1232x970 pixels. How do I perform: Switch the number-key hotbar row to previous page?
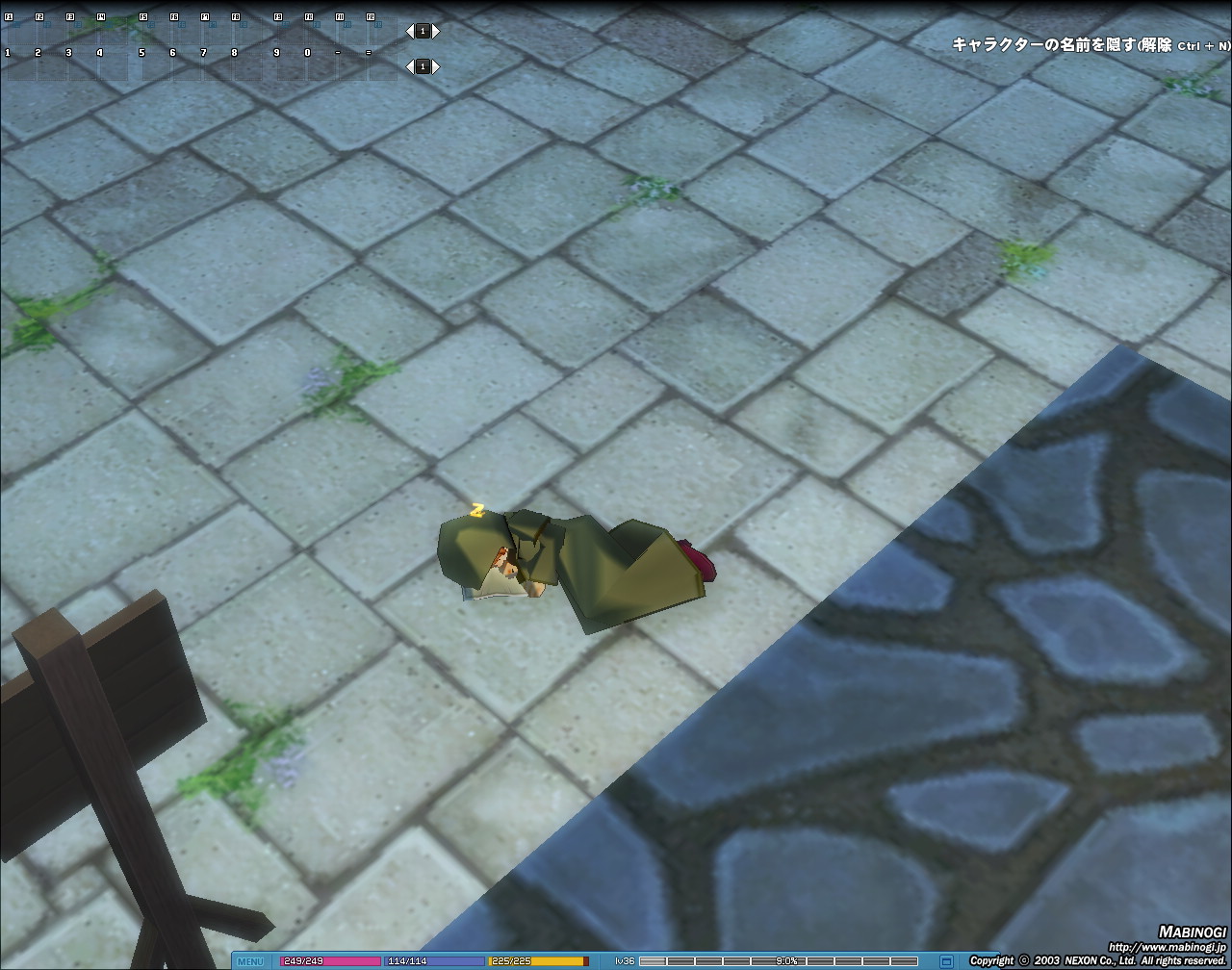408,66
